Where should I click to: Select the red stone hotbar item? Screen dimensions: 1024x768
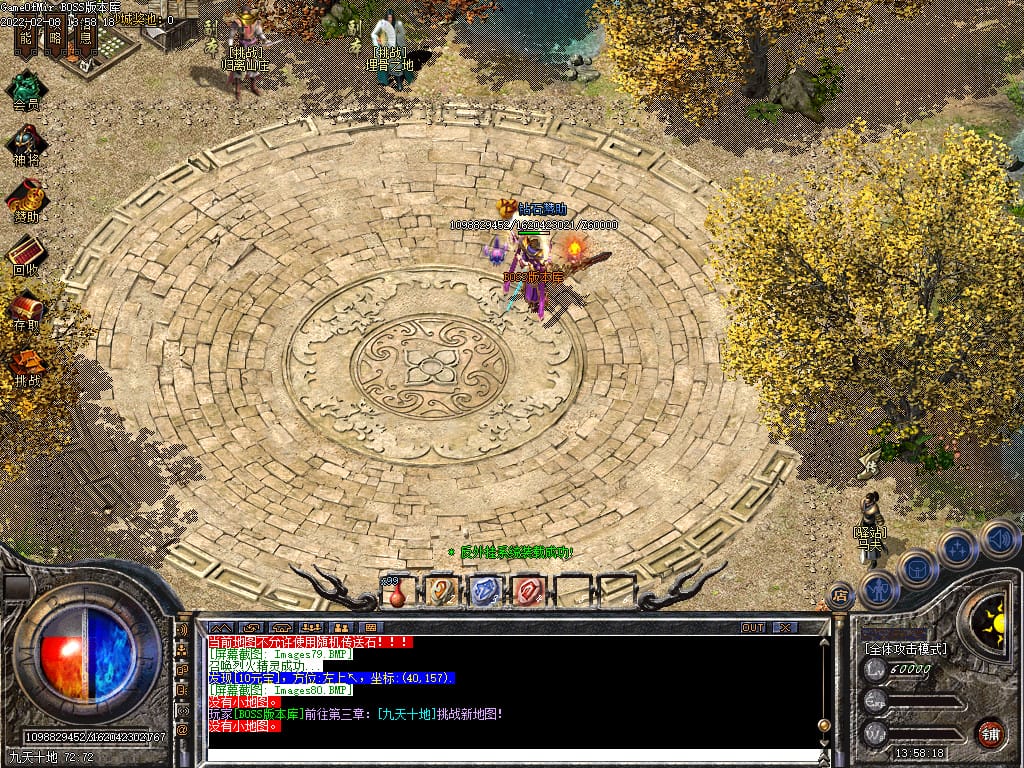click(x=527, y=591)
